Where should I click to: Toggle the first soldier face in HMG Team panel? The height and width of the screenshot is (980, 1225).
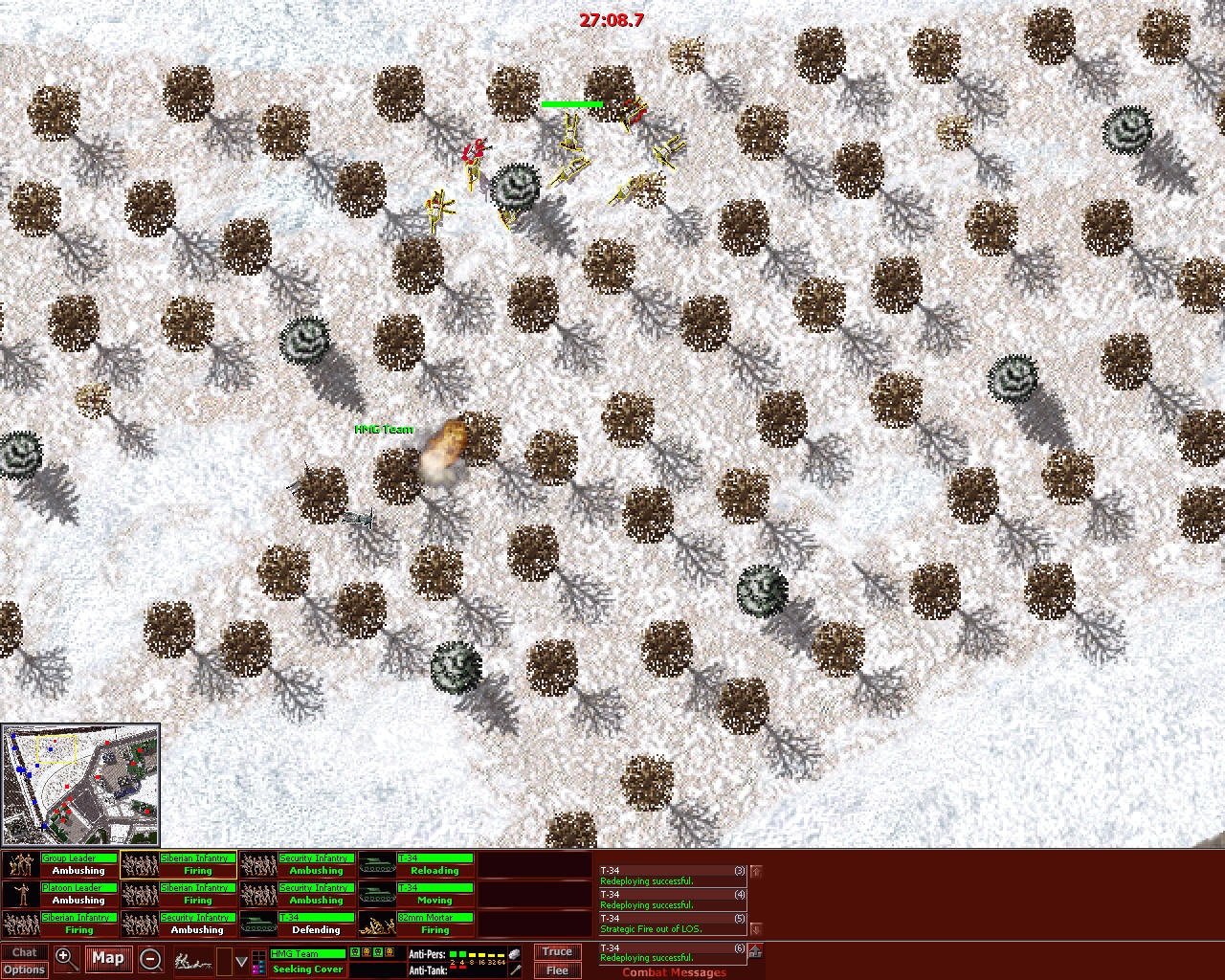coord(353,953)
